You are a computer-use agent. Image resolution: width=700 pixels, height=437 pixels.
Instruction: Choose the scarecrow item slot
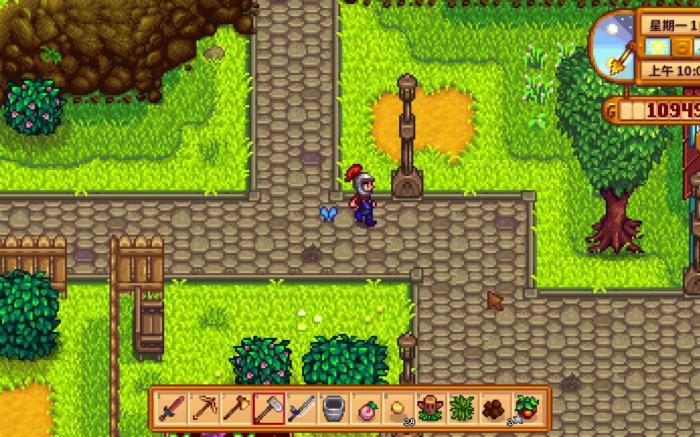point(430,408)
